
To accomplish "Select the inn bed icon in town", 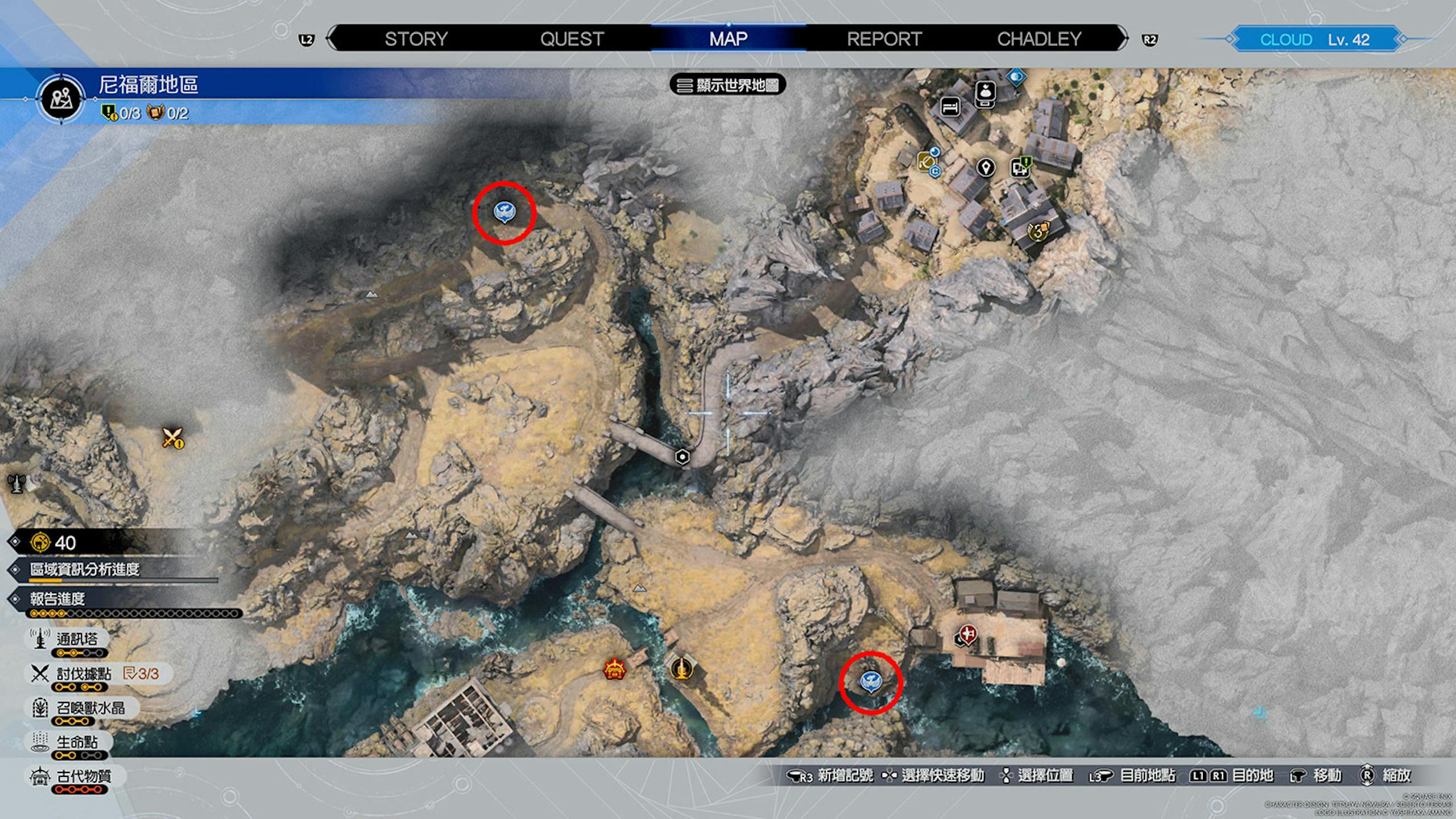I will (x=950, y=106).
